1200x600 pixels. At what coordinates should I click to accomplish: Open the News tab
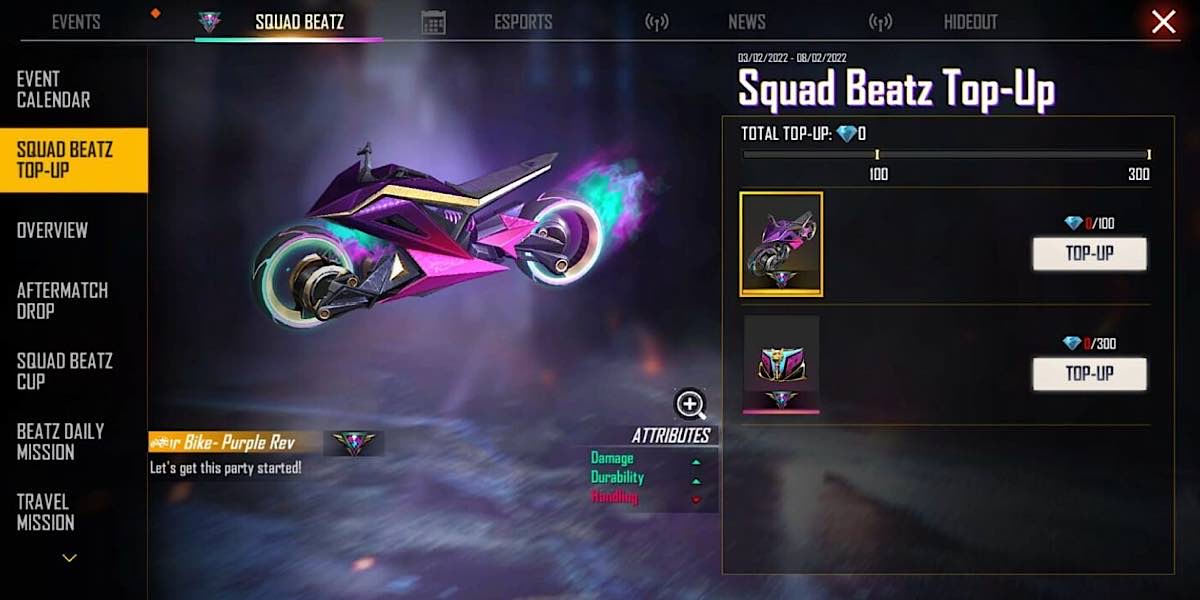tap(746, 22)
